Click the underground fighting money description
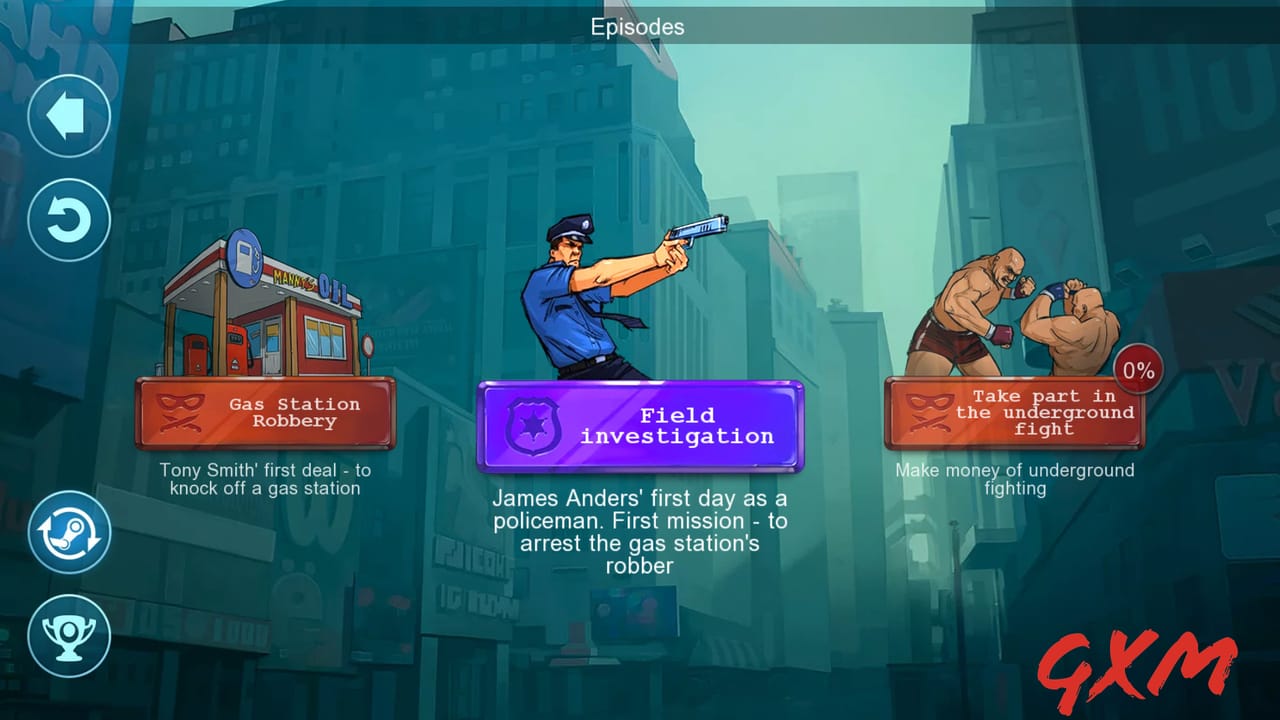Viewport: 1280px width, 720px height. (x=1014, y=478)
